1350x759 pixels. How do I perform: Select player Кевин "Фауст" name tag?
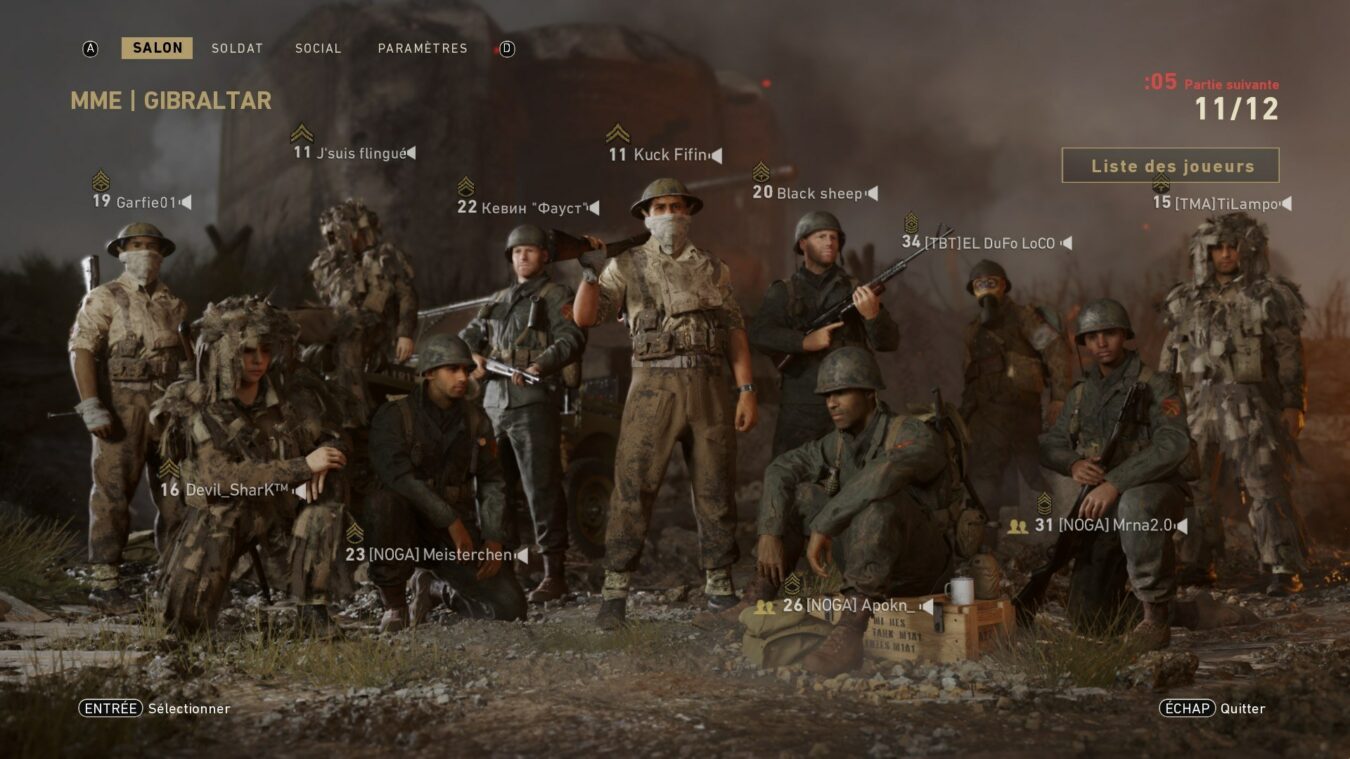(x=533, y=207)
